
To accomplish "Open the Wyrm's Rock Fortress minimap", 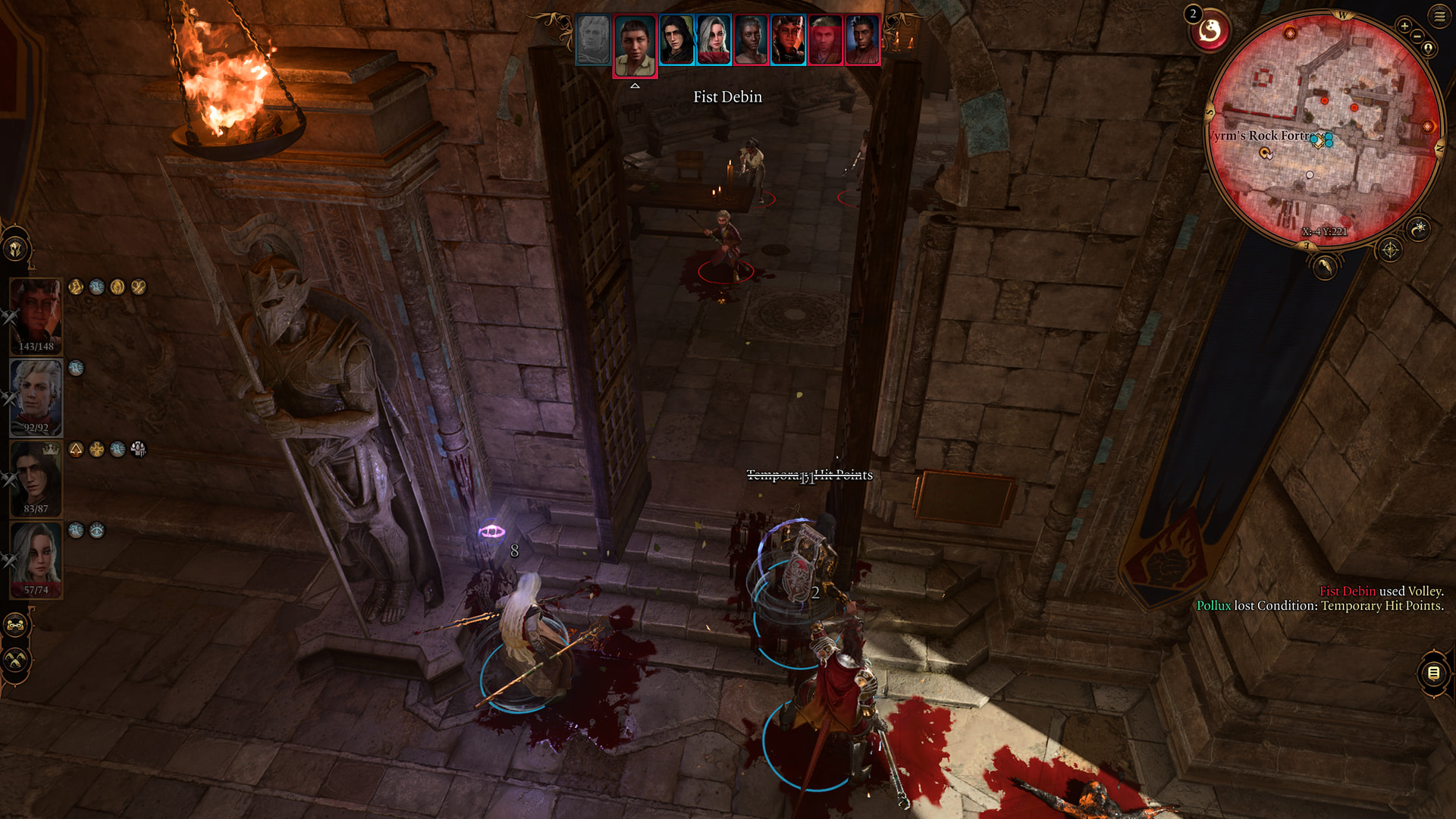I will click(x=1324, y=129).
